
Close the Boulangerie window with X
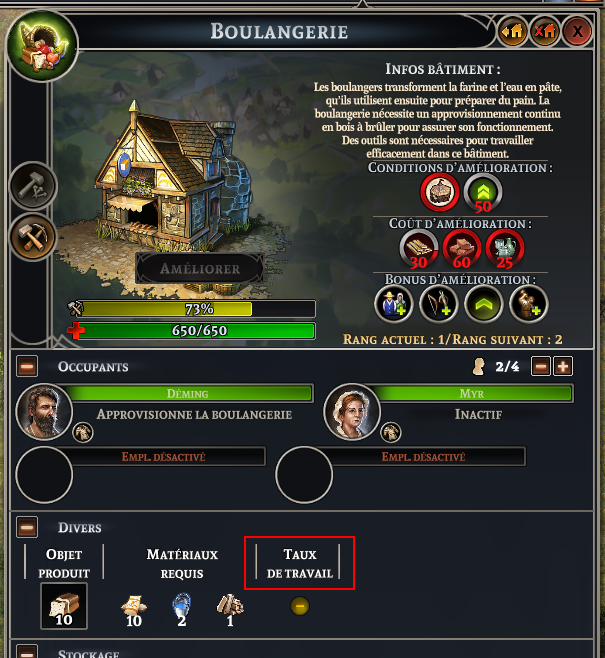(577, 31)
